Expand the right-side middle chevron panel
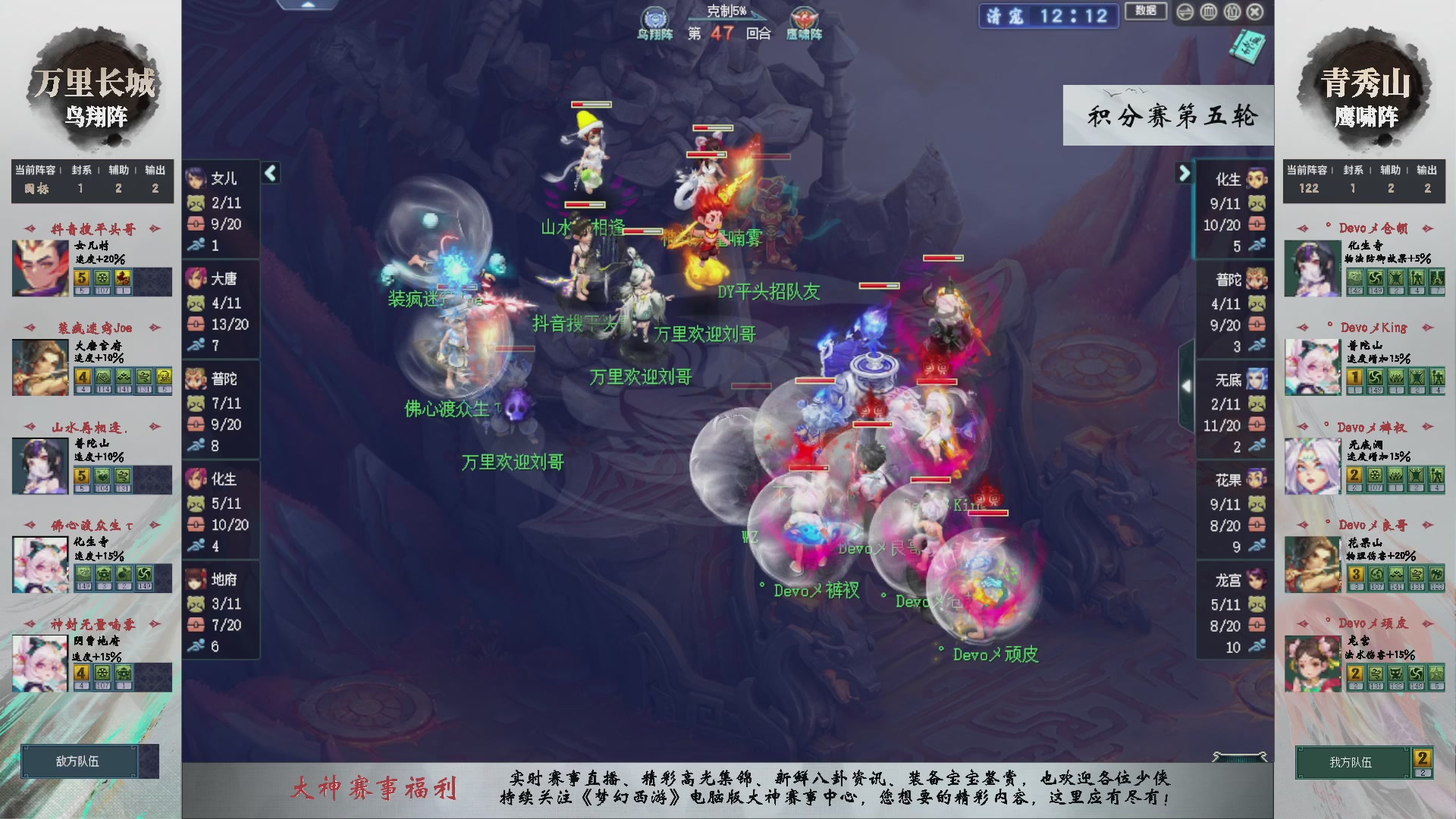Image resolution: width=1456 pixels, height=819 pixels. (x=1187, y=385)
